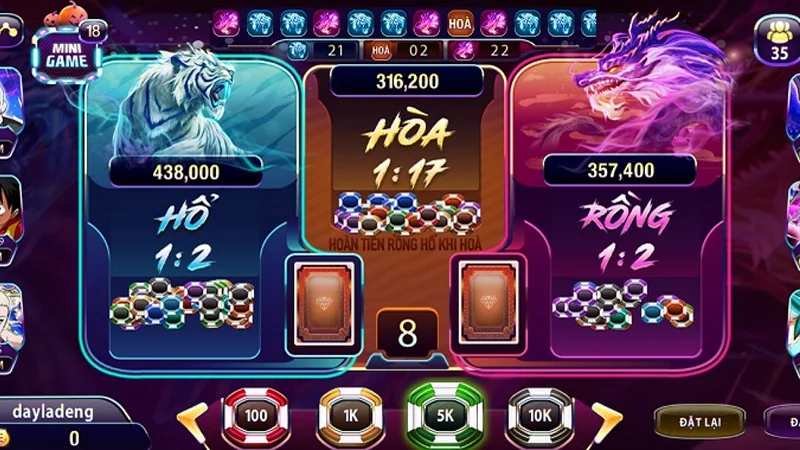Show previous chip values with left arrow

(192, 416)
